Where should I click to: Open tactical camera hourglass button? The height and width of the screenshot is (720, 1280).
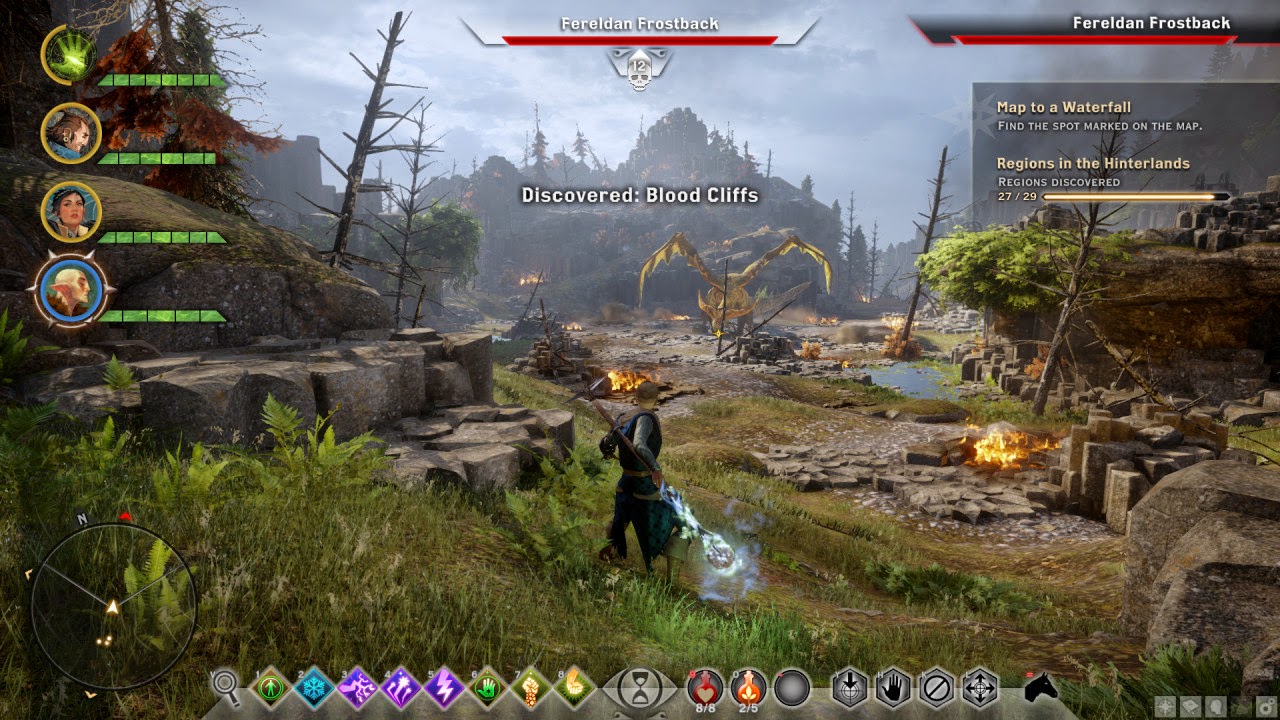pyautogui.click(x=639, y=688)
